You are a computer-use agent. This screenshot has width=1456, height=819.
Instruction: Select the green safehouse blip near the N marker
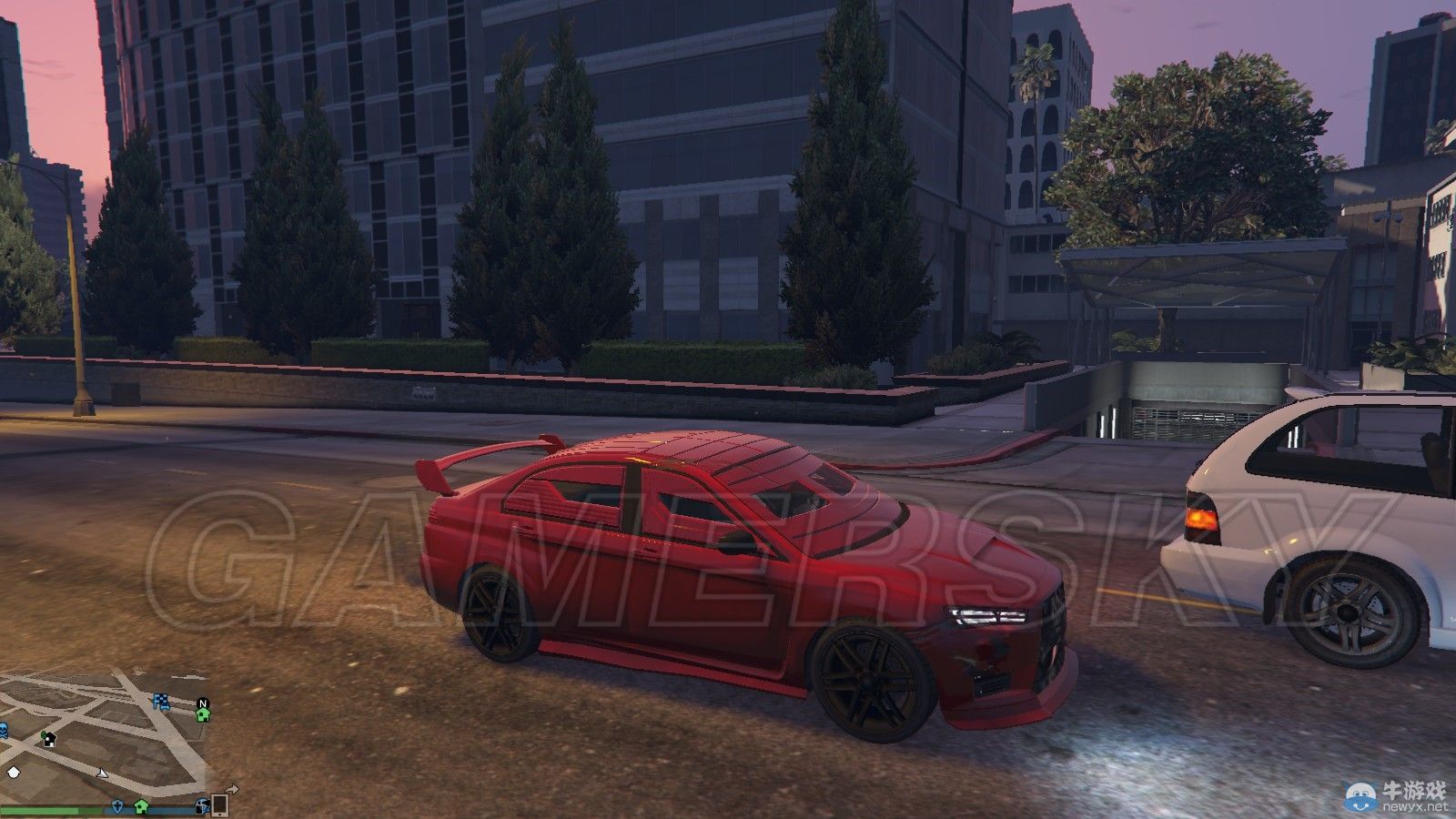(x=202, y=715)
